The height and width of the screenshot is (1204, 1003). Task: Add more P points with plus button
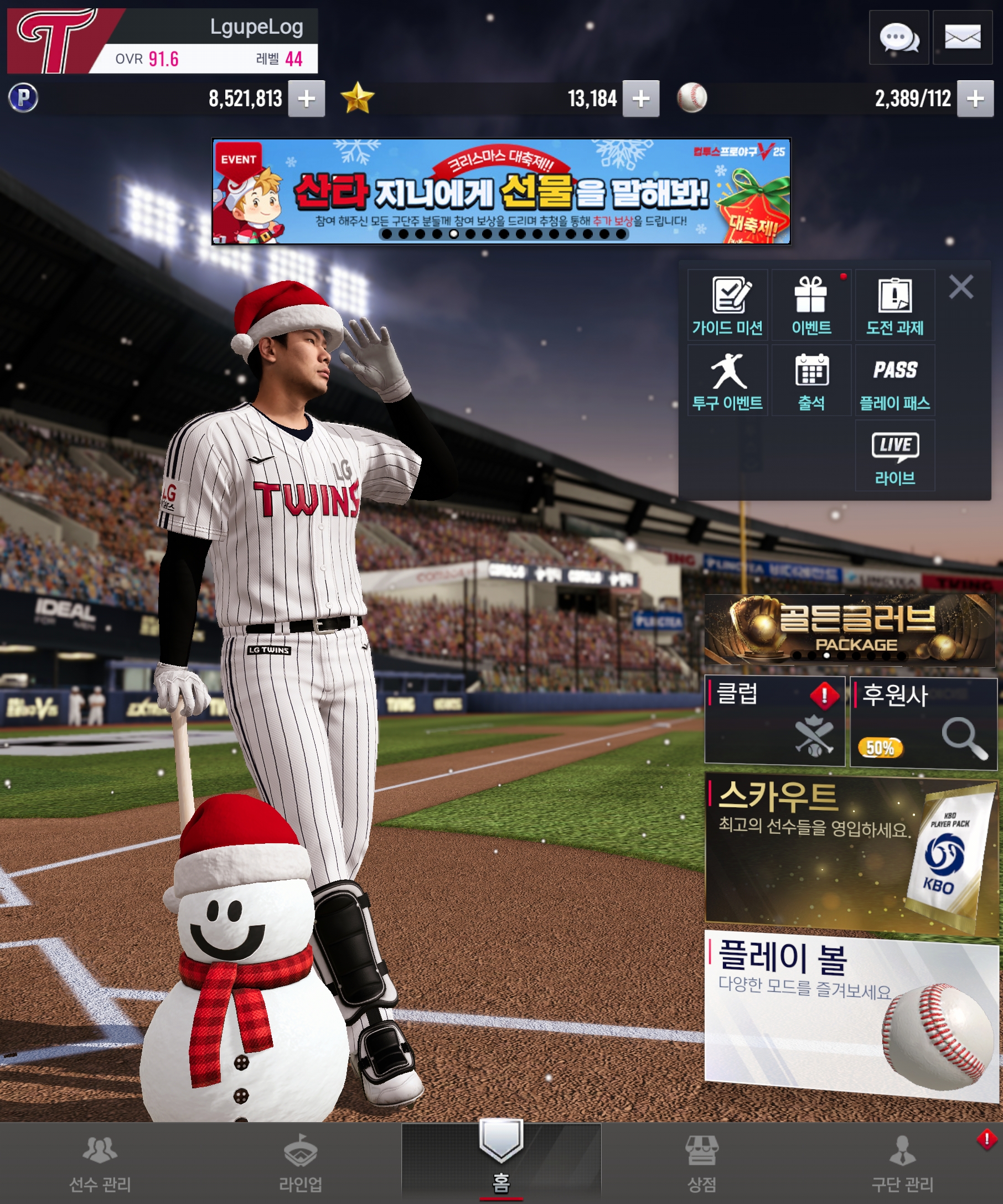point(306,98)
